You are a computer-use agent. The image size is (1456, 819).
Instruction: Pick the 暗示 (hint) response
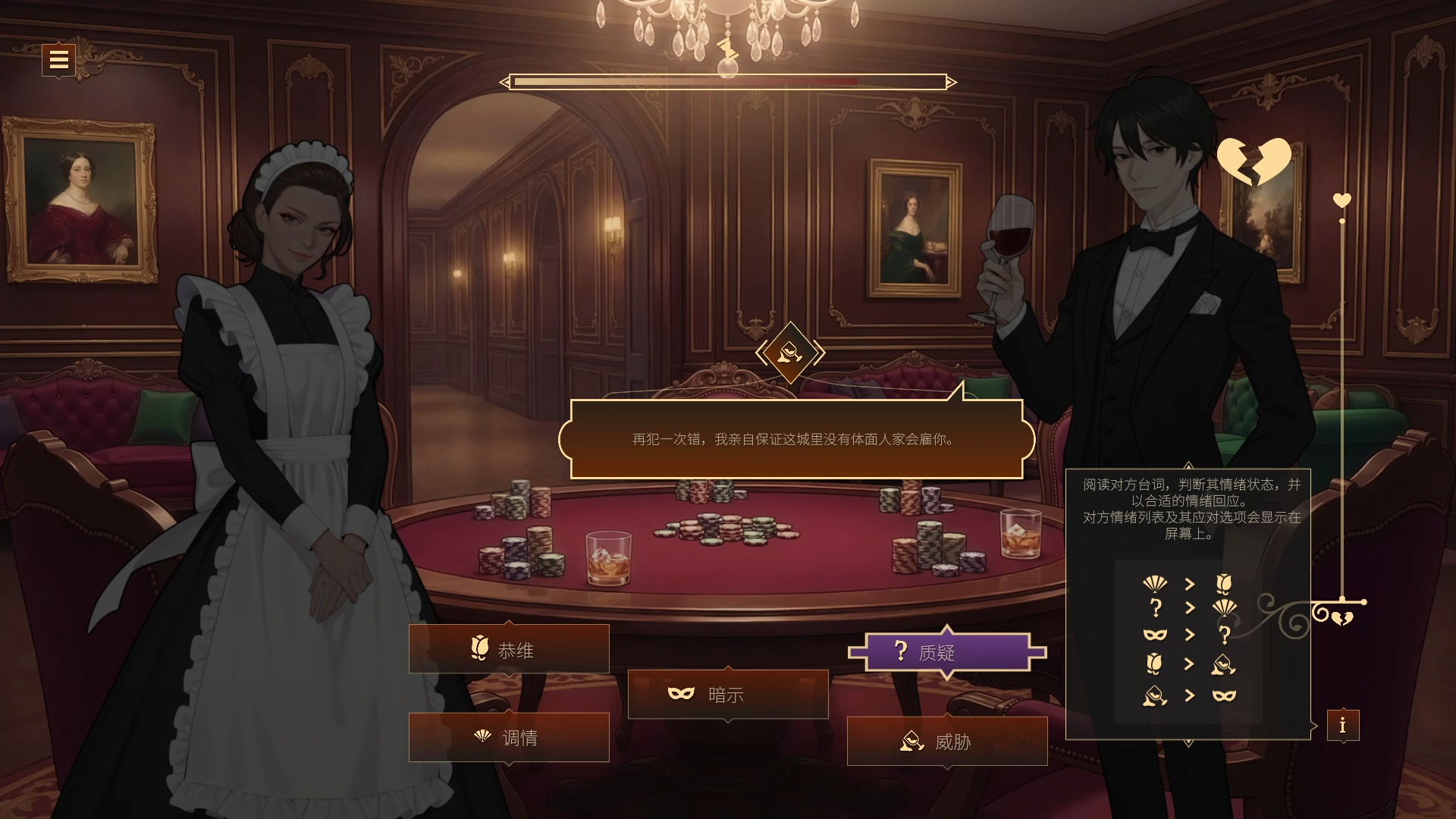(727, 694)
